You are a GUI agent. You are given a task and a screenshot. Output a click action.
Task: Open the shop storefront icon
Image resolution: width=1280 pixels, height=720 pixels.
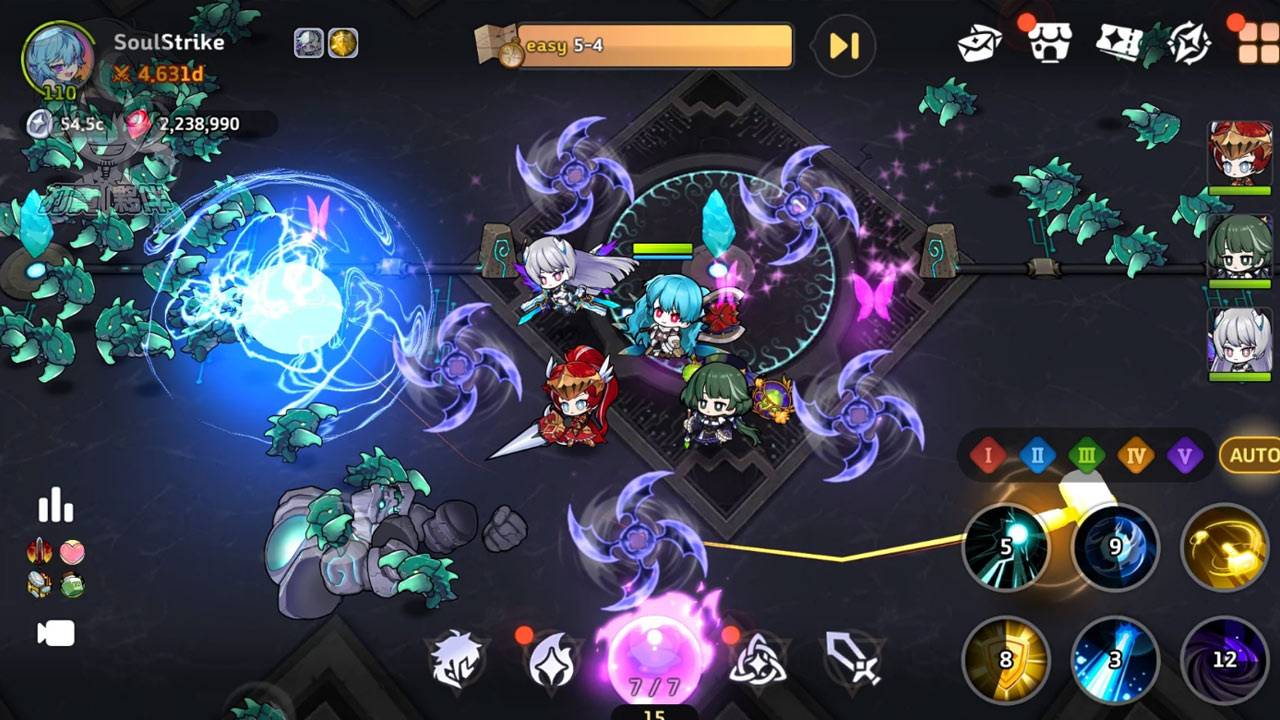(x=1050, y=43)
